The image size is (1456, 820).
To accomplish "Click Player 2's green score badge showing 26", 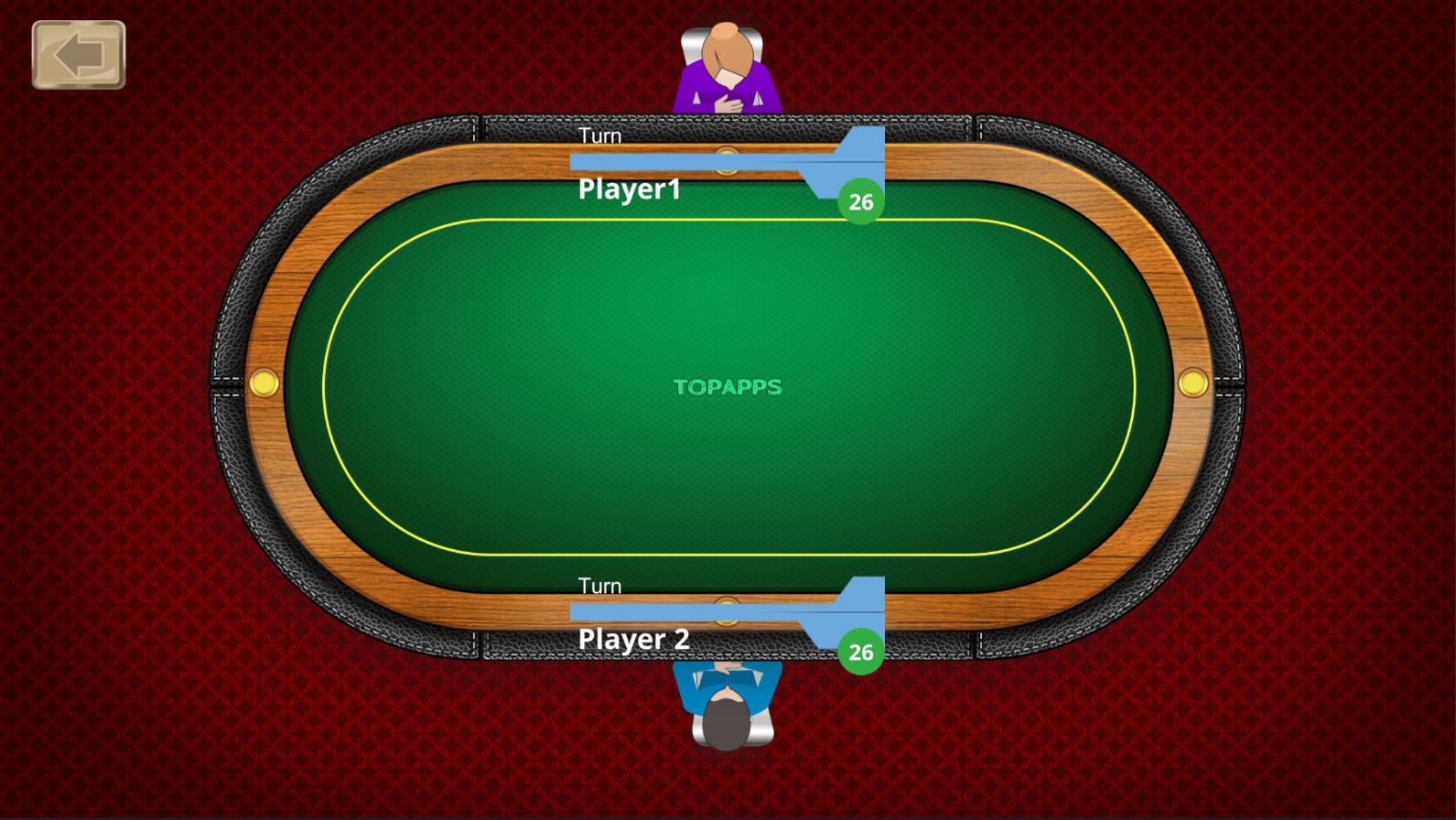I will click(x=859, y=653).
